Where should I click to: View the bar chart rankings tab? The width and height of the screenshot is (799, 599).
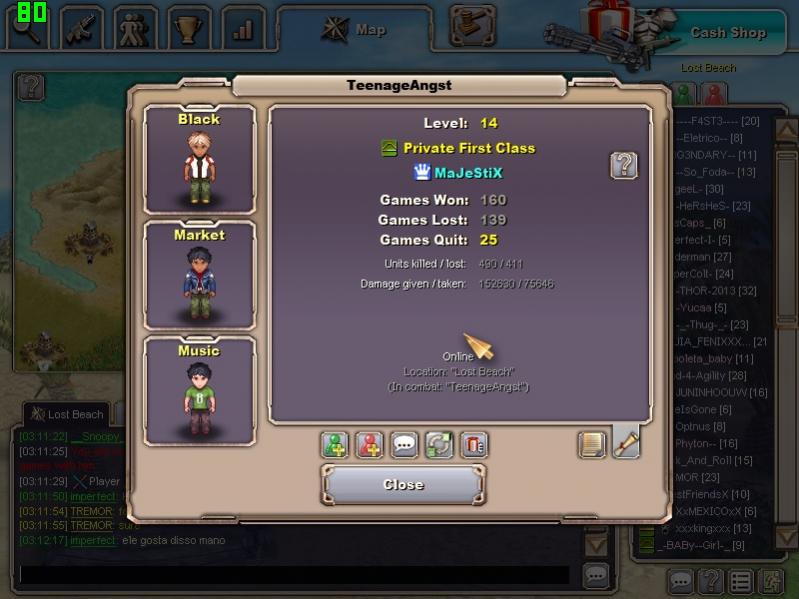click(x=243, y=28)
